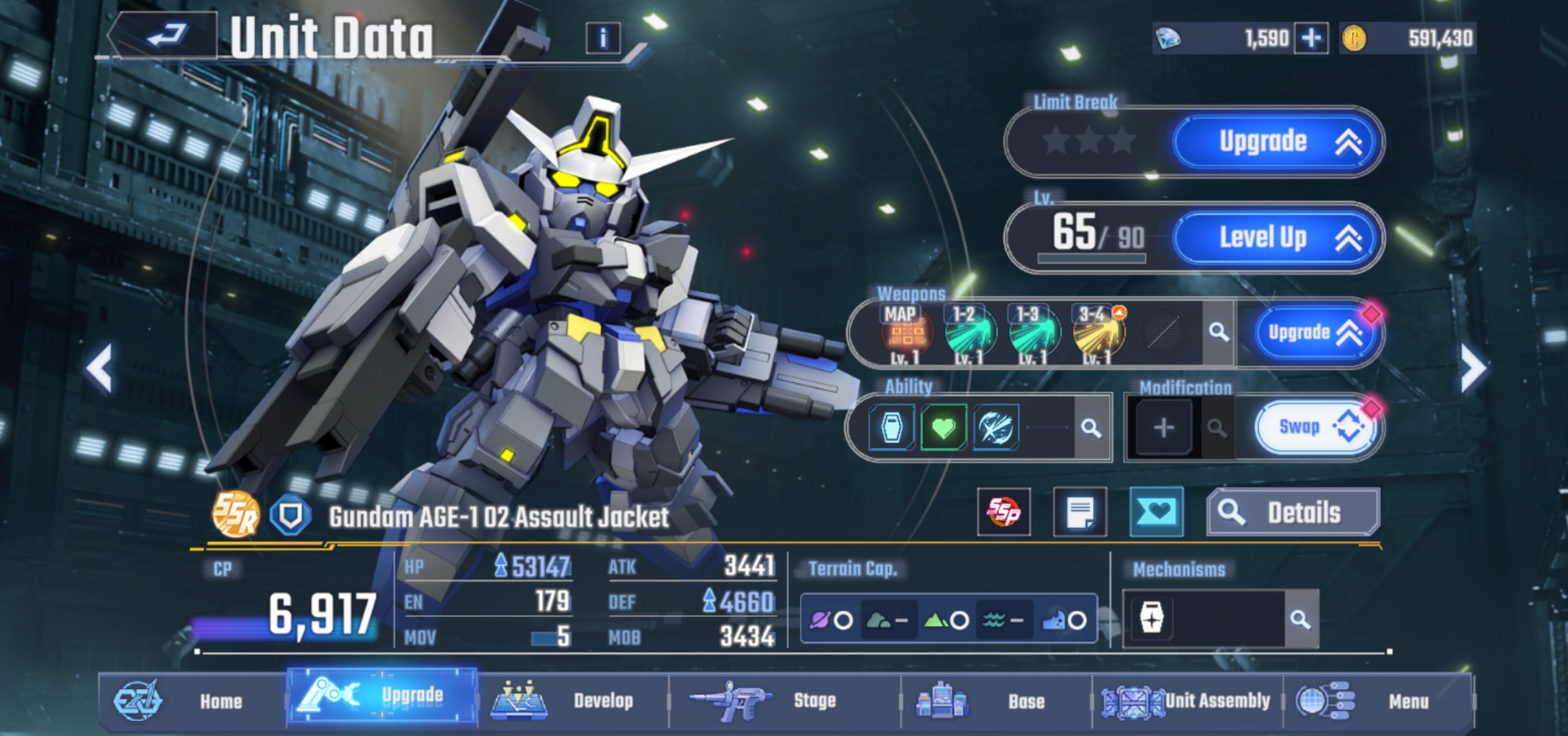Open the unit Details panel
This screenshot has height=736, width=1568.
coord(1292,513)
